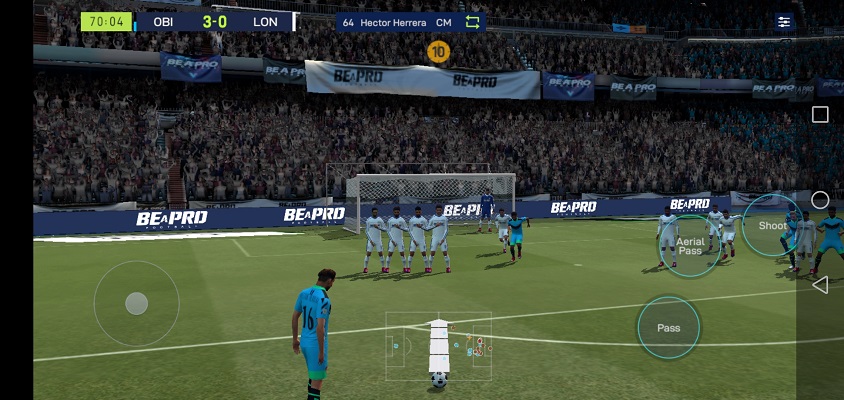Click the pitch minimap radar

[x=439, y=344]
